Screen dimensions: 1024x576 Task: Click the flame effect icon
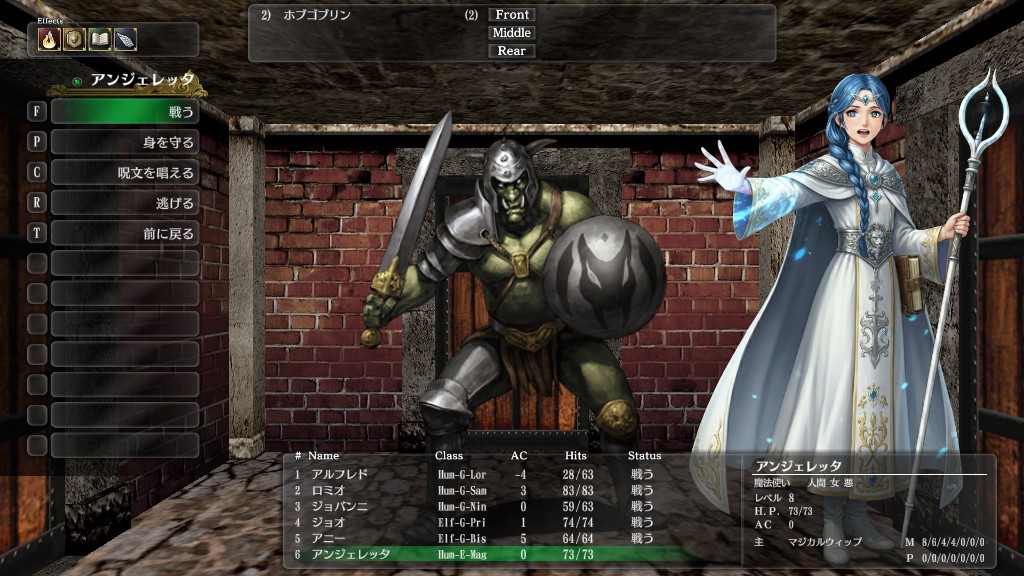[49, 39]
